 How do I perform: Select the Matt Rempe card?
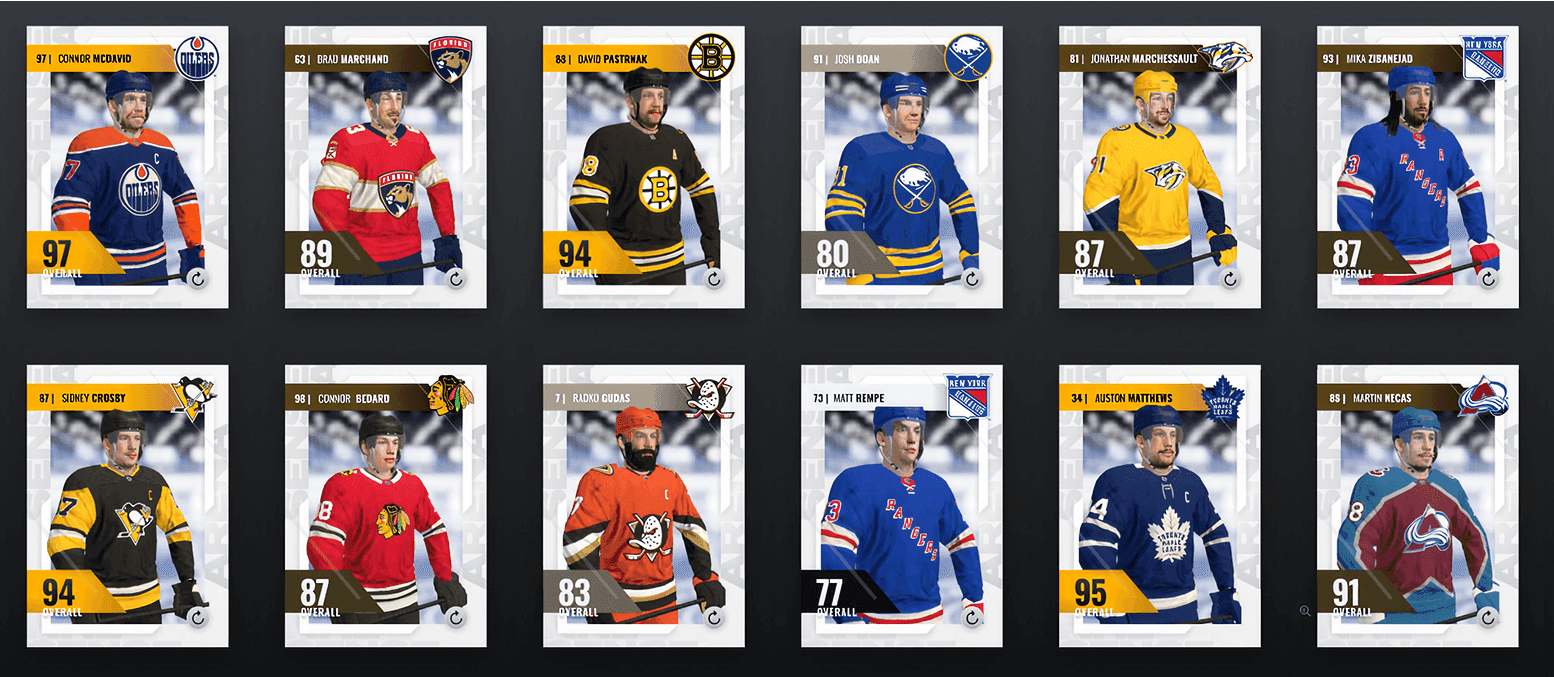(901, 505)
